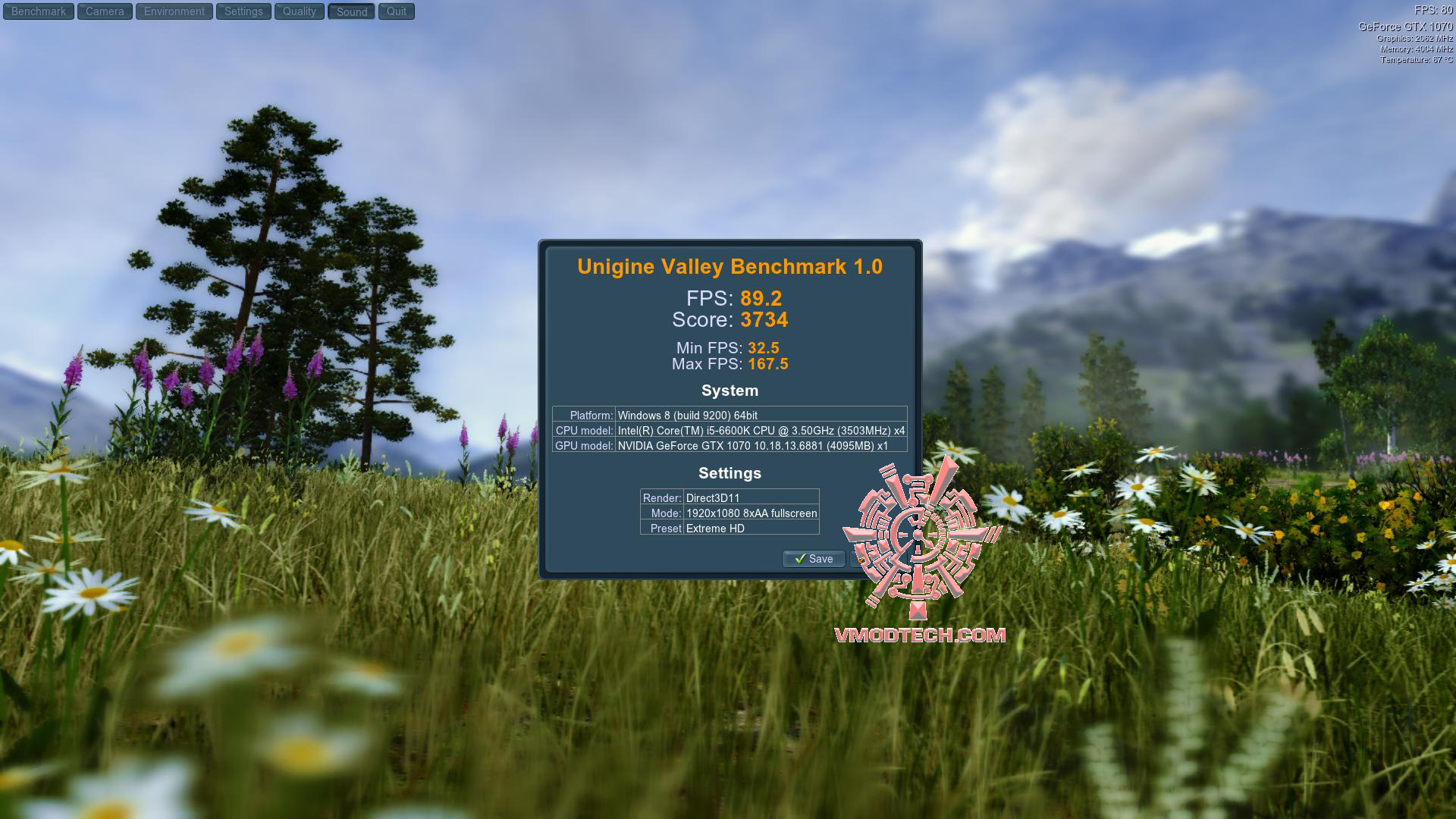Open the Camera controls
1456x819 pixels.
tap(104, 11)
